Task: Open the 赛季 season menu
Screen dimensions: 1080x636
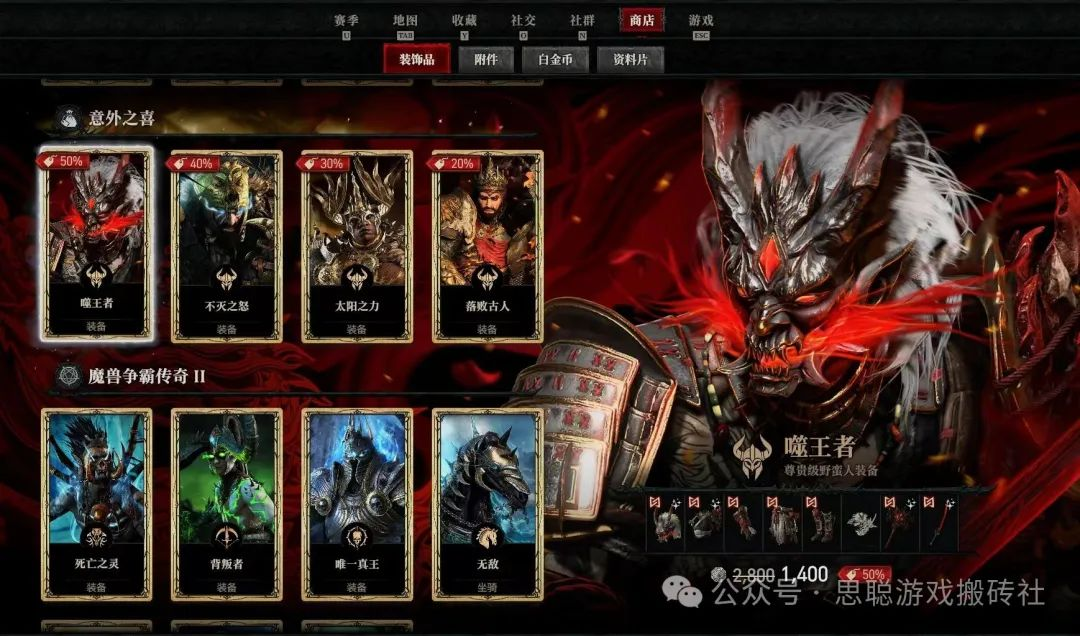Action: (346, 20)
